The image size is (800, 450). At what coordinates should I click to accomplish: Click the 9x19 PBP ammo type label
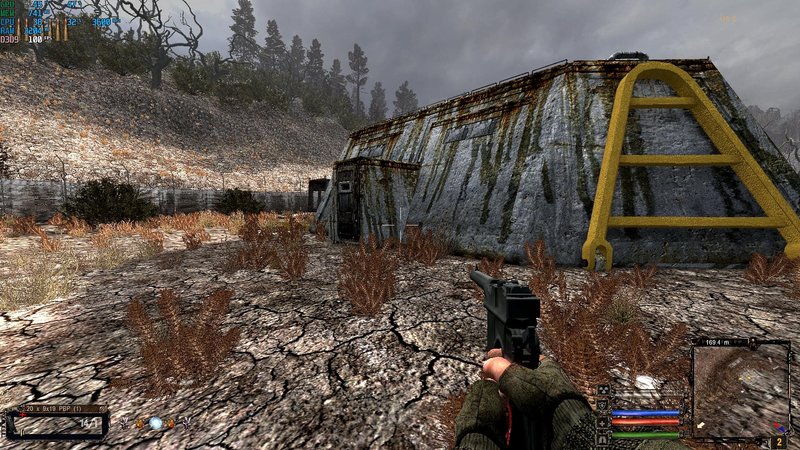pyautogui.click(x=57, y=409)
